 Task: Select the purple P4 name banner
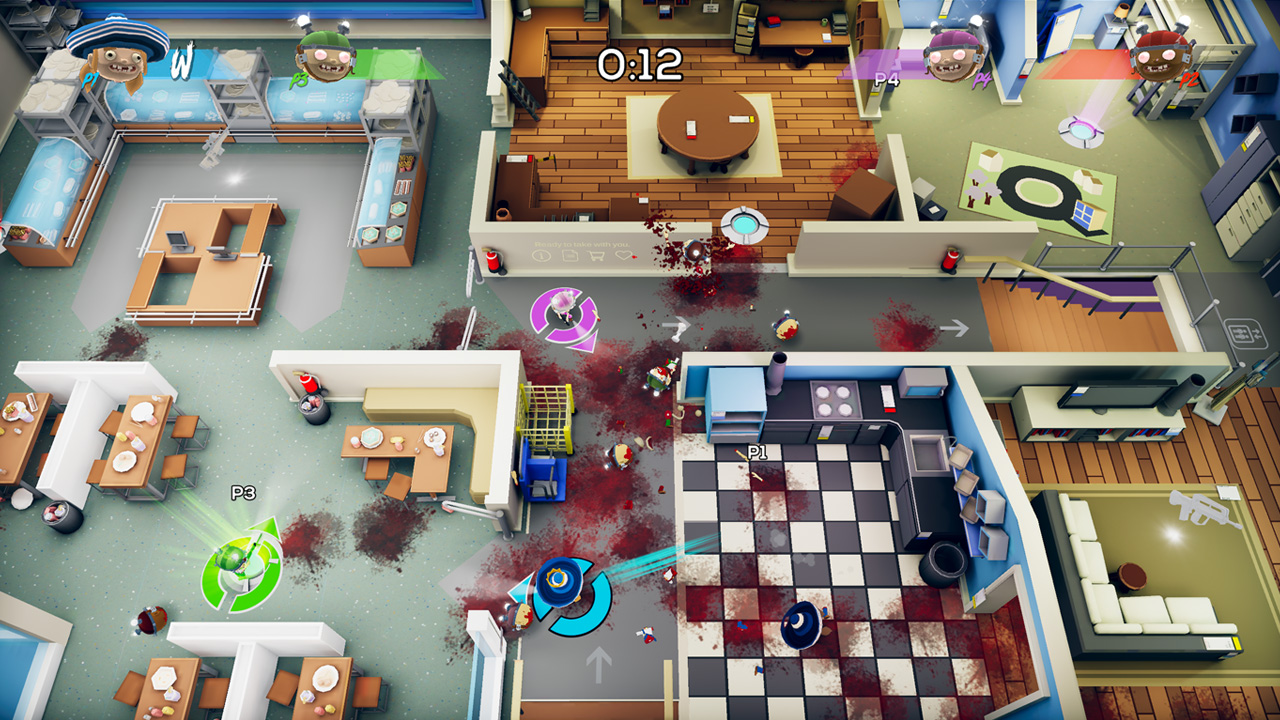[x=886, y=78]
